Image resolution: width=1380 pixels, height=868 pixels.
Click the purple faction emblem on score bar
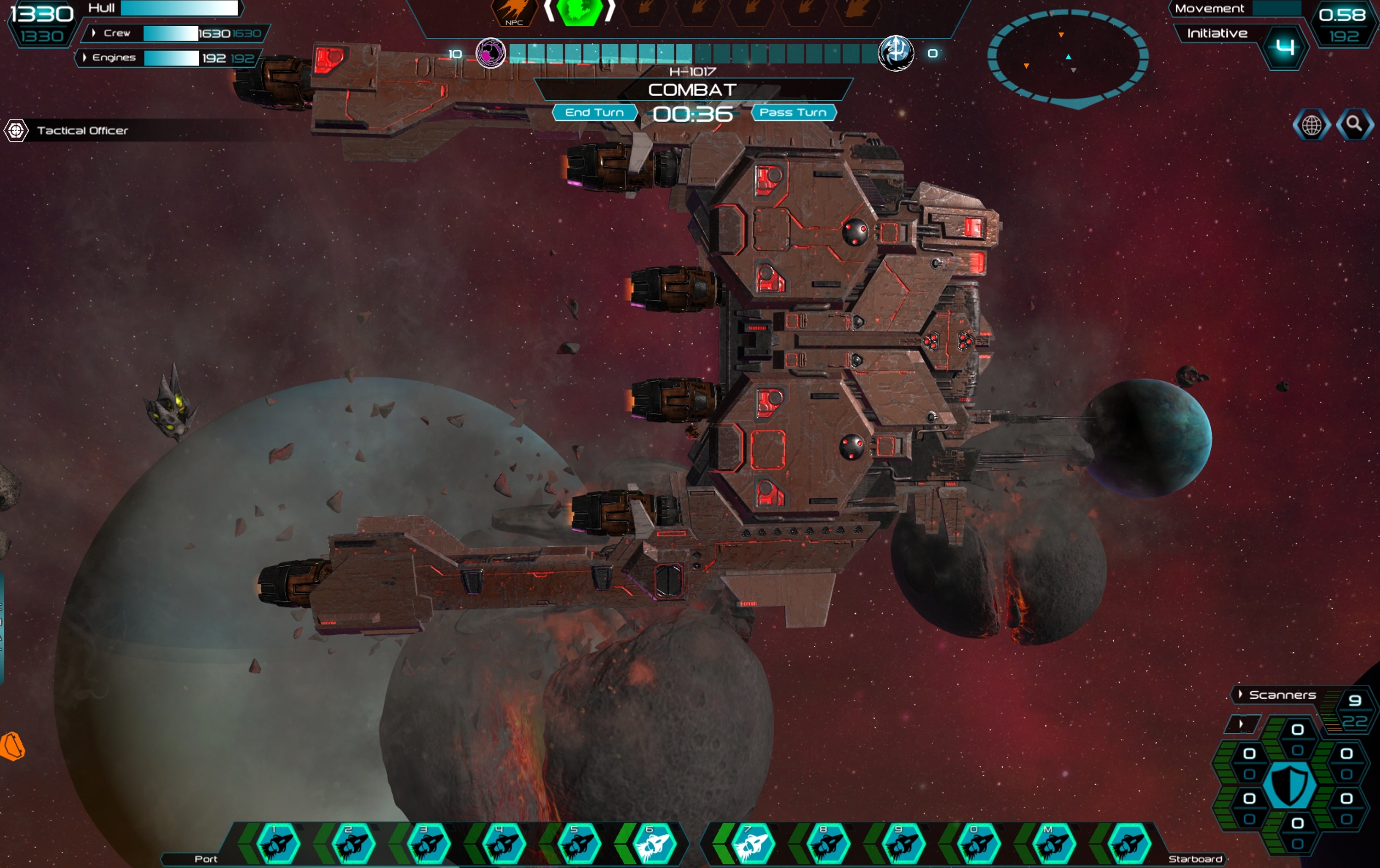pyautogui.click(x=490, y=53)
